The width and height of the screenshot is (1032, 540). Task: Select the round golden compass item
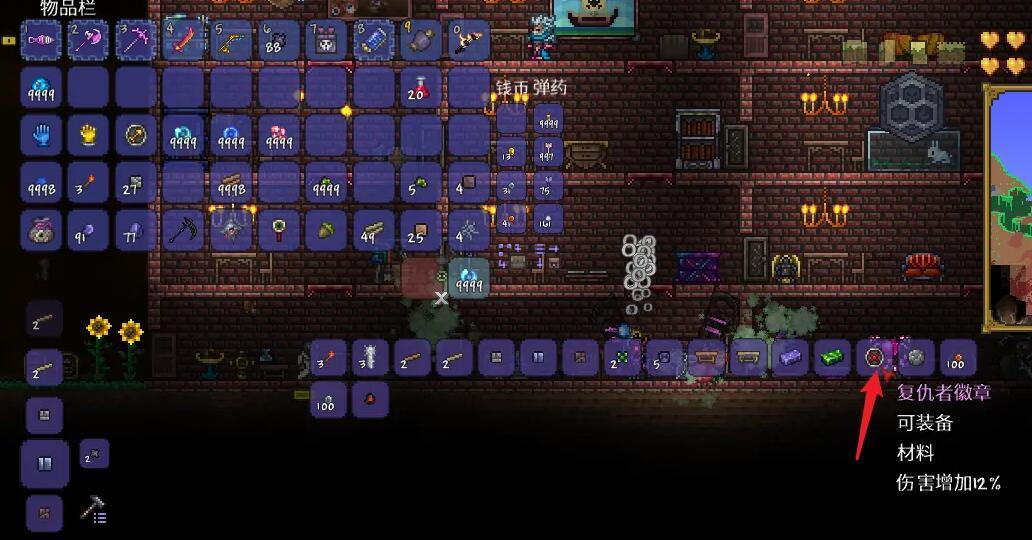tap(136, 135)
